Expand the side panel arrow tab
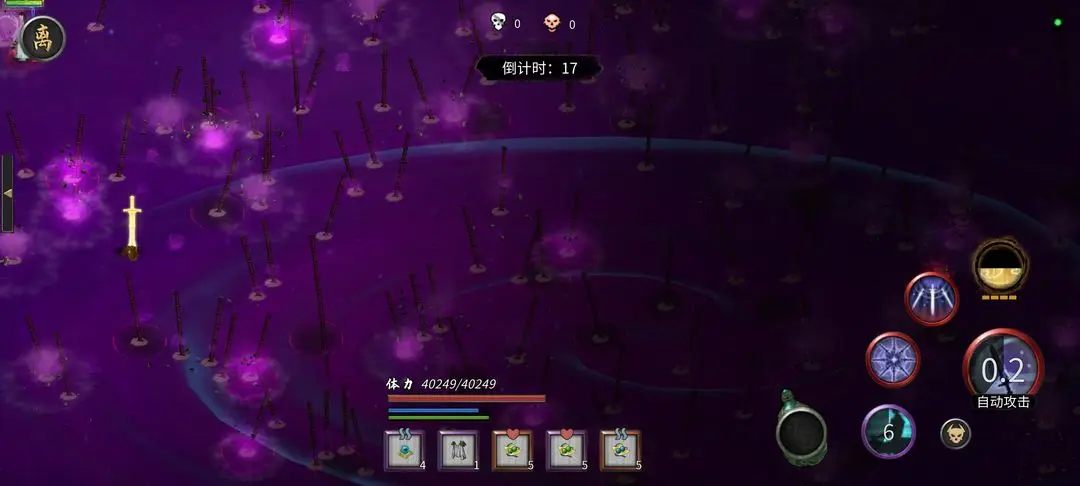The height and width of the screenshot is (486, 1080). tap(8, 193)
